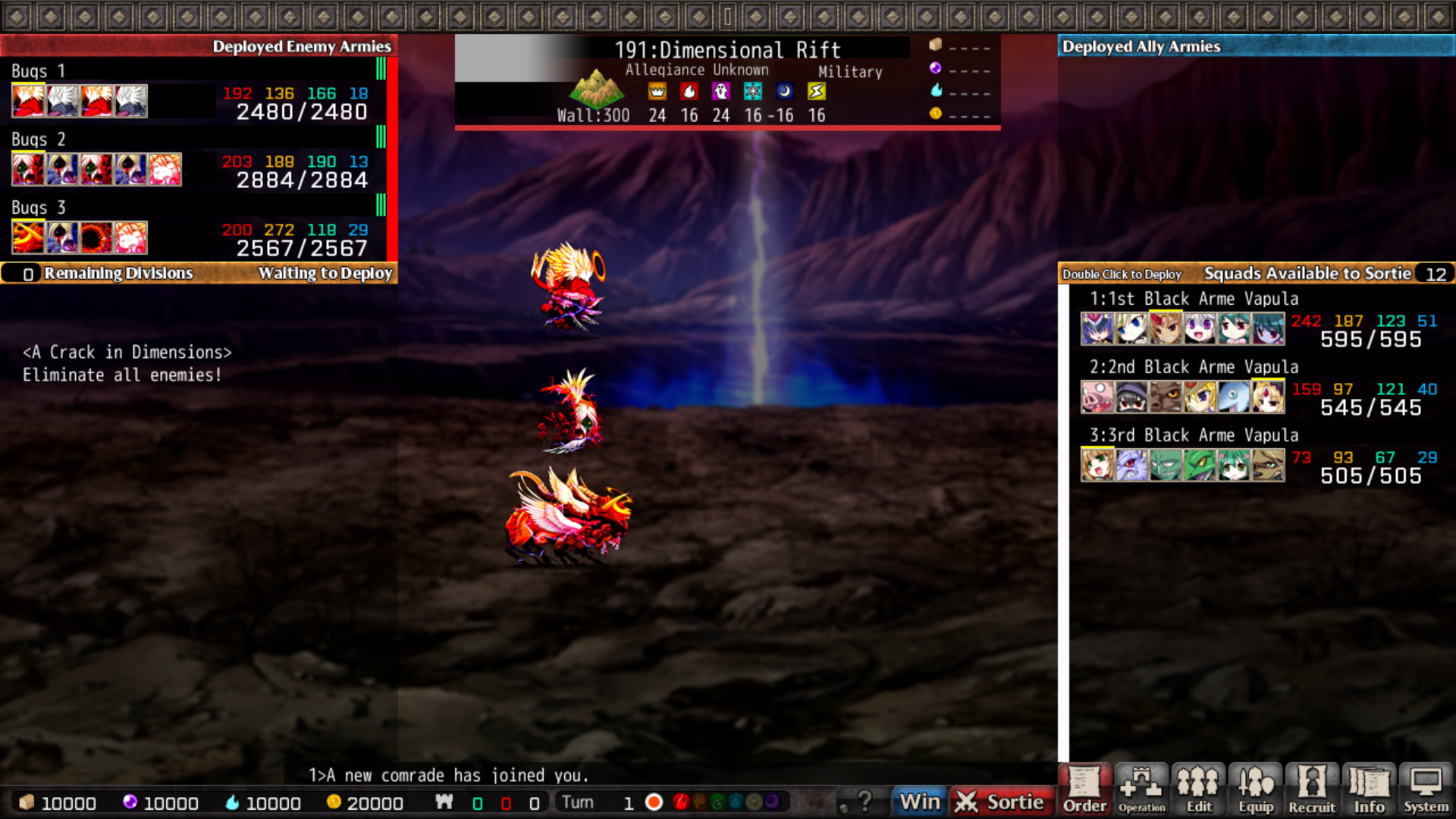
Task: Open the Operation panel
Action: (x=1141, y=790)
